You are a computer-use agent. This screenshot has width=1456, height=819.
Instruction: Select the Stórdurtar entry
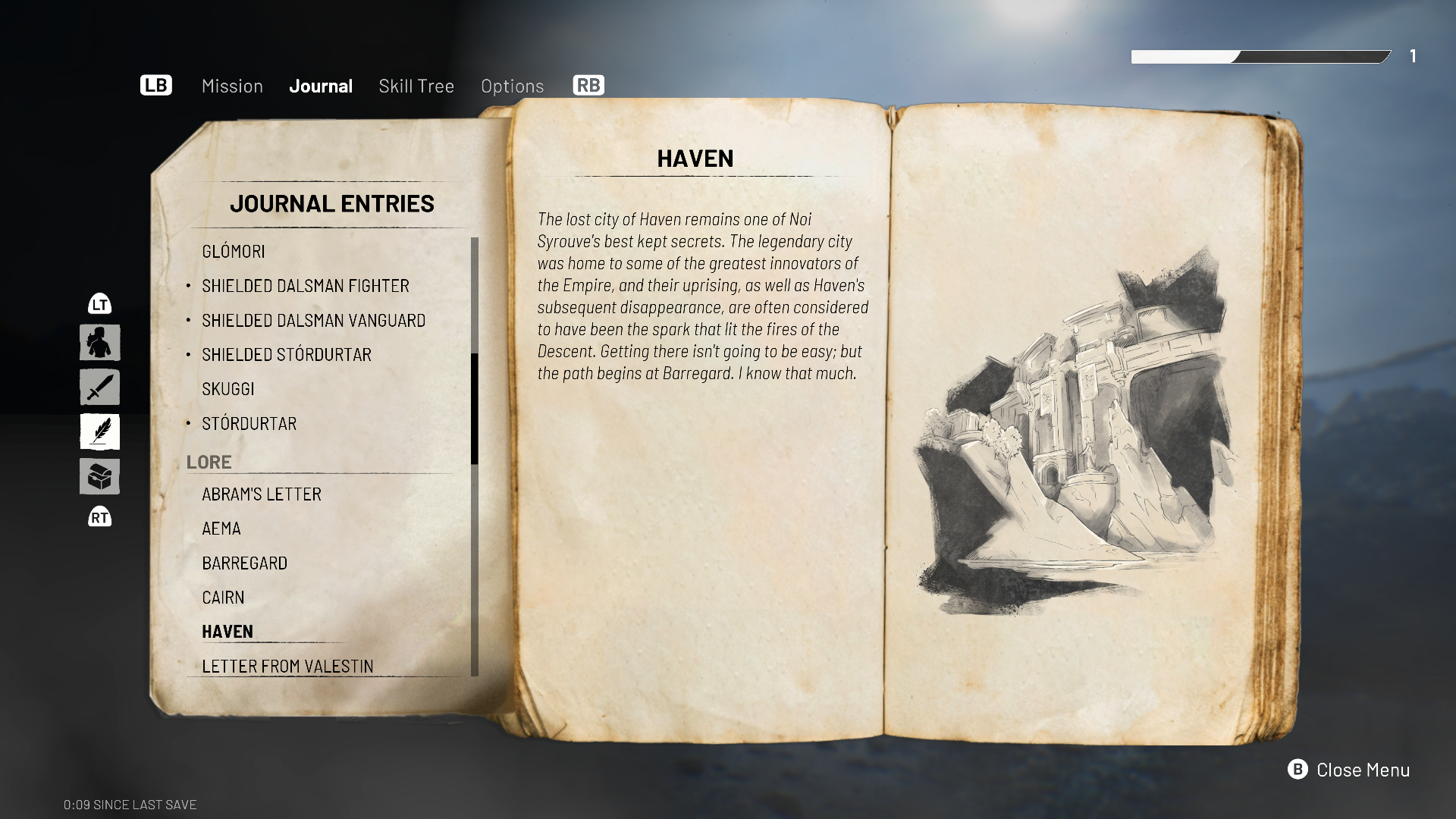pyautogui.click(x=249, y=424)
